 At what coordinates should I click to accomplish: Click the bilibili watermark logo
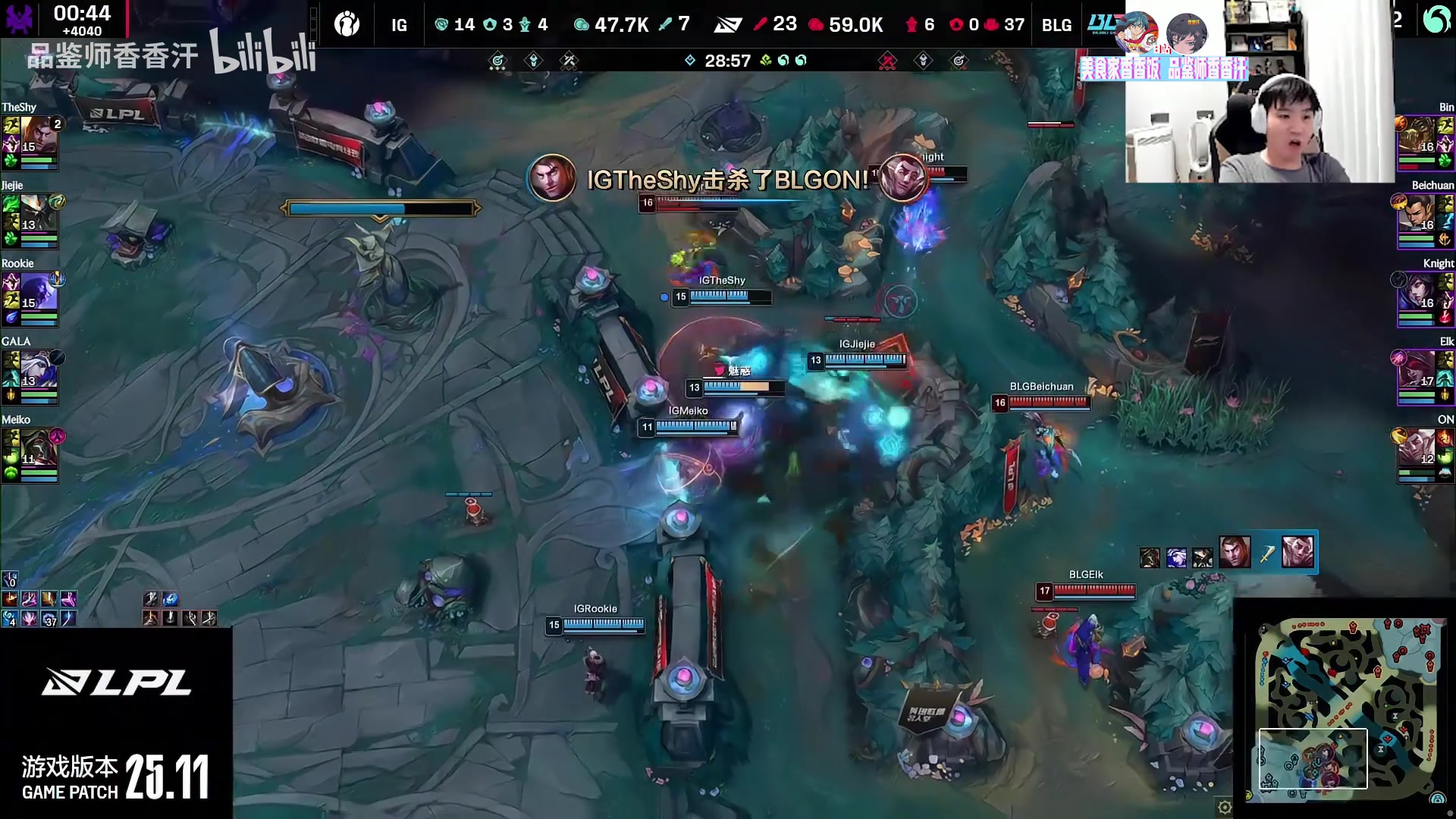[262, 53]
